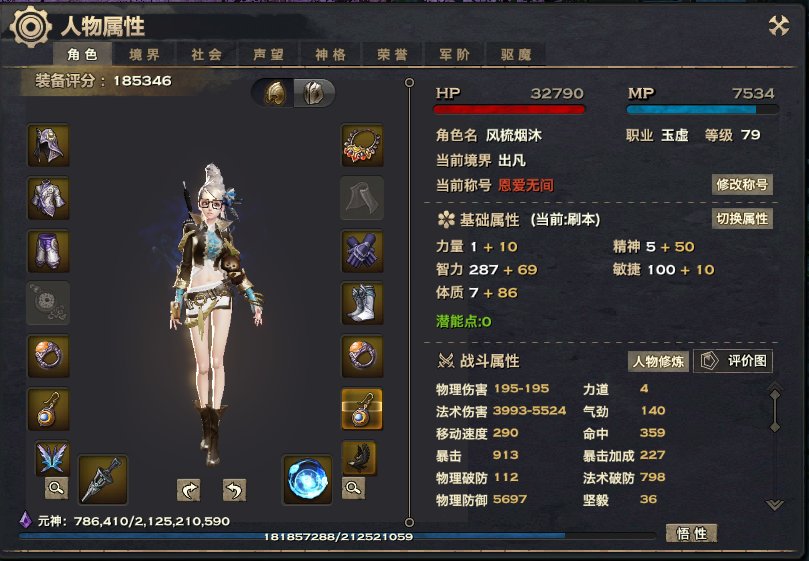Click the 切换属性 button

point(742,219)
